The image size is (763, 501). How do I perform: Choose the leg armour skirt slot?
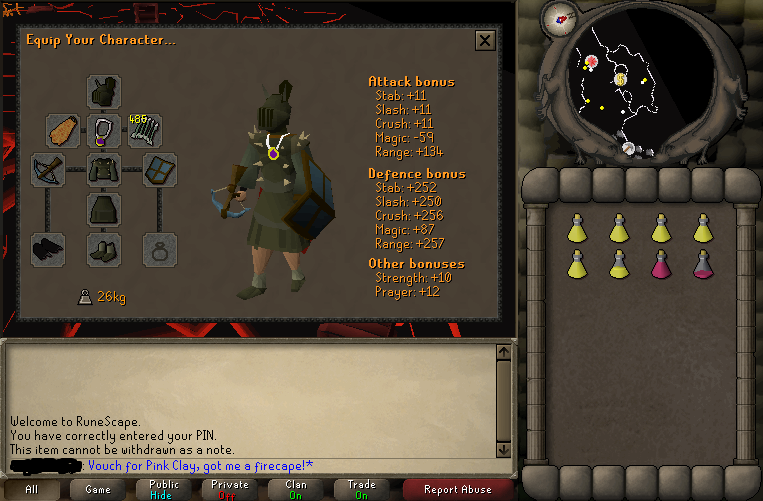(x=104, y=209)
